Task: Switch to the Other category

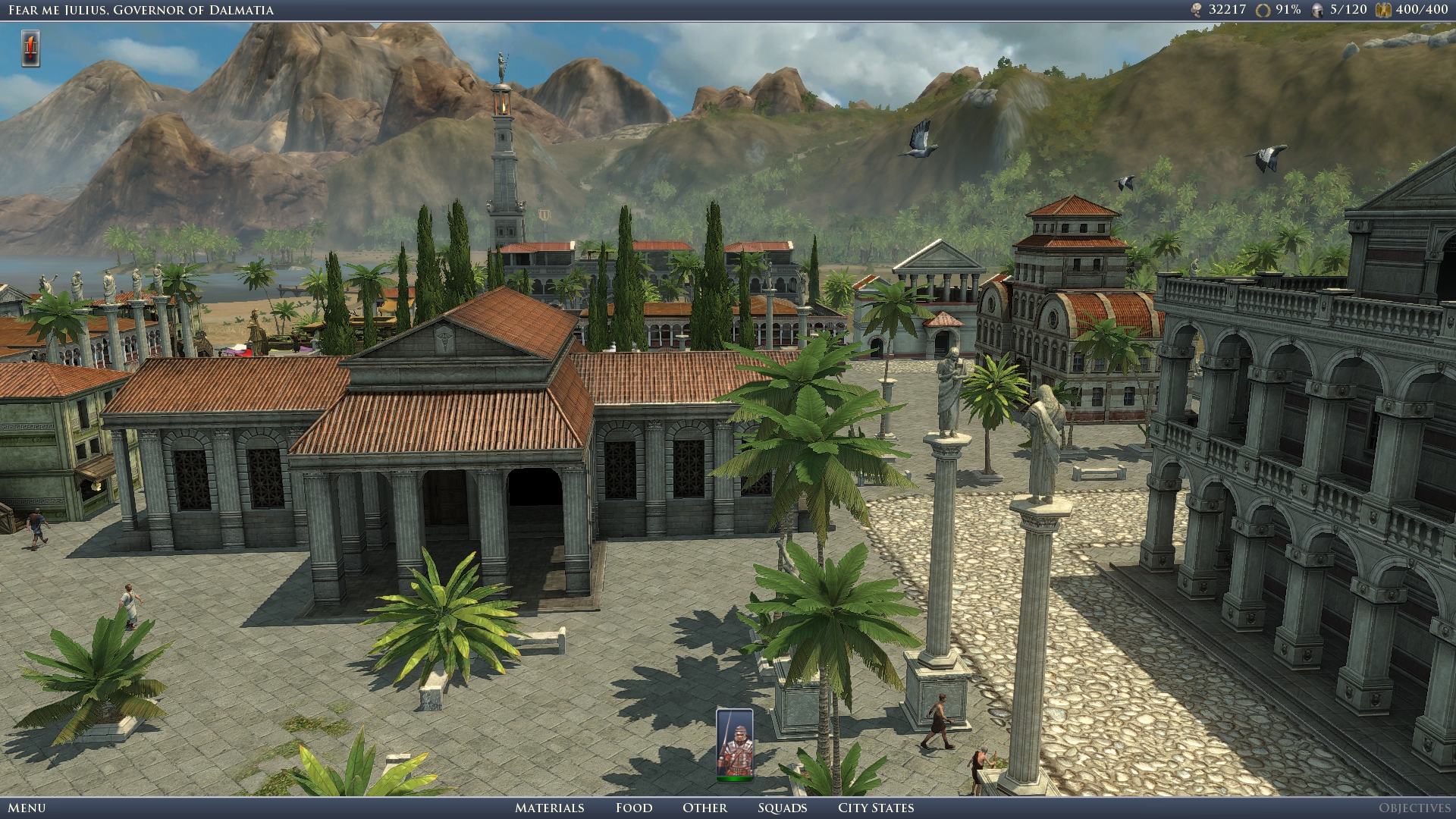Action: (704, 808)
